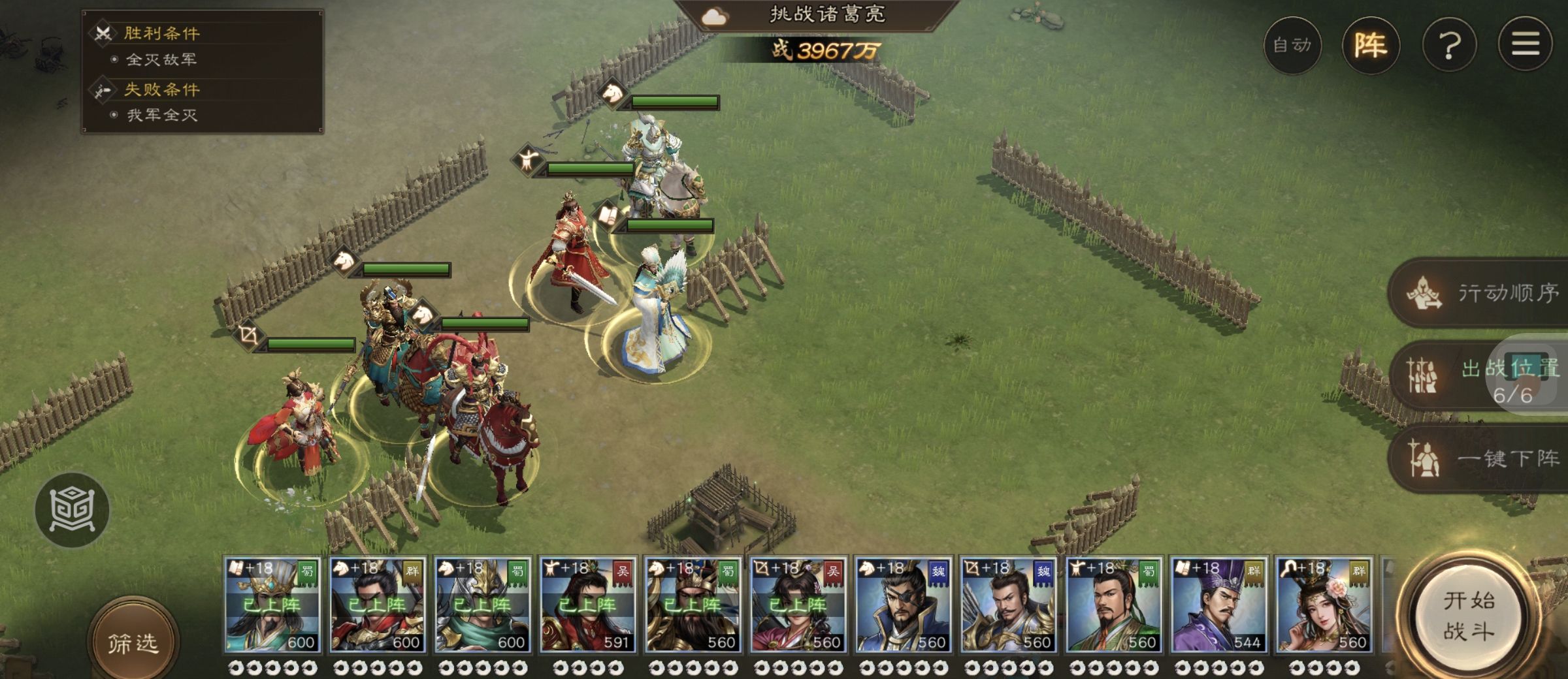
Task: Open the 阵 formation panel
Action: pyautogui.click(x=1371, y=45)
